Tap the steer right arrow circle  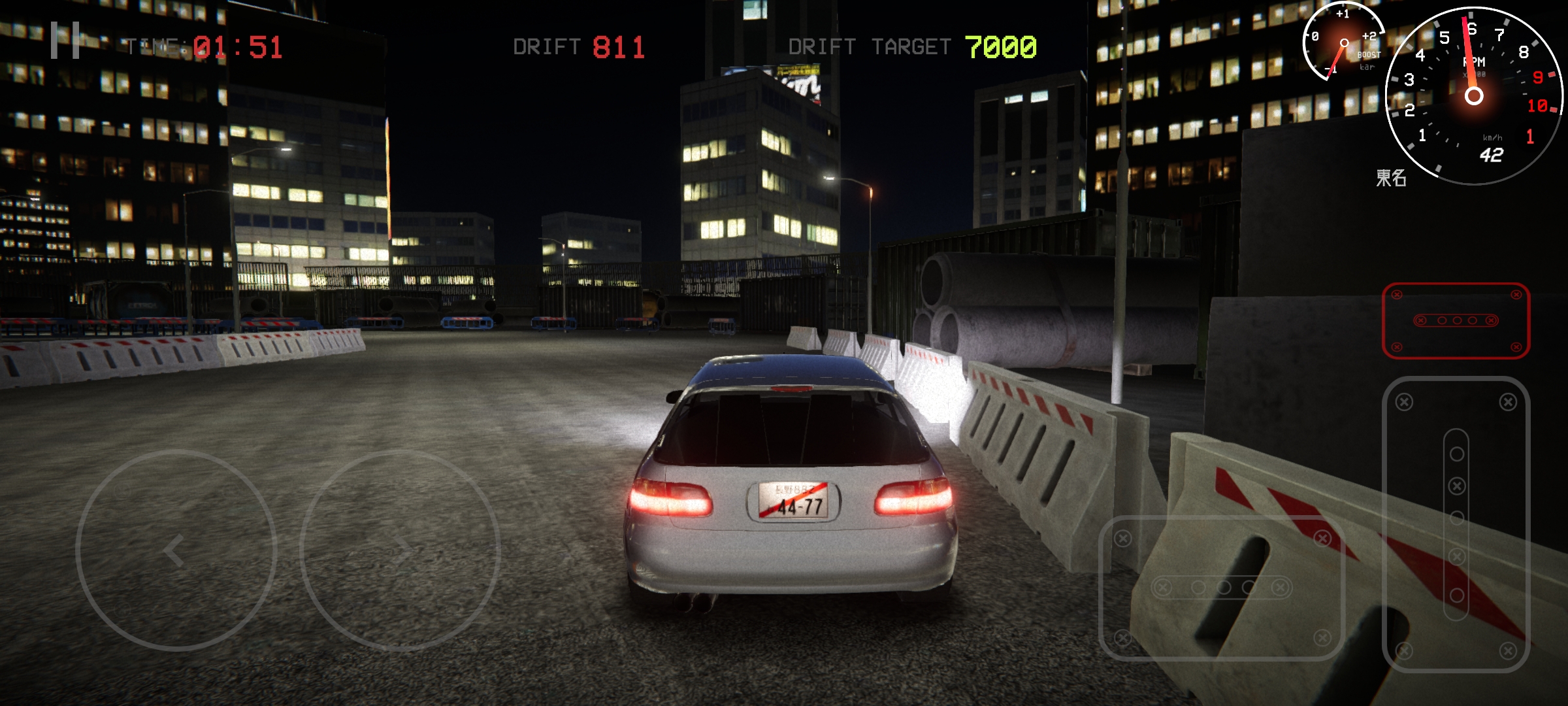[400, 550]
